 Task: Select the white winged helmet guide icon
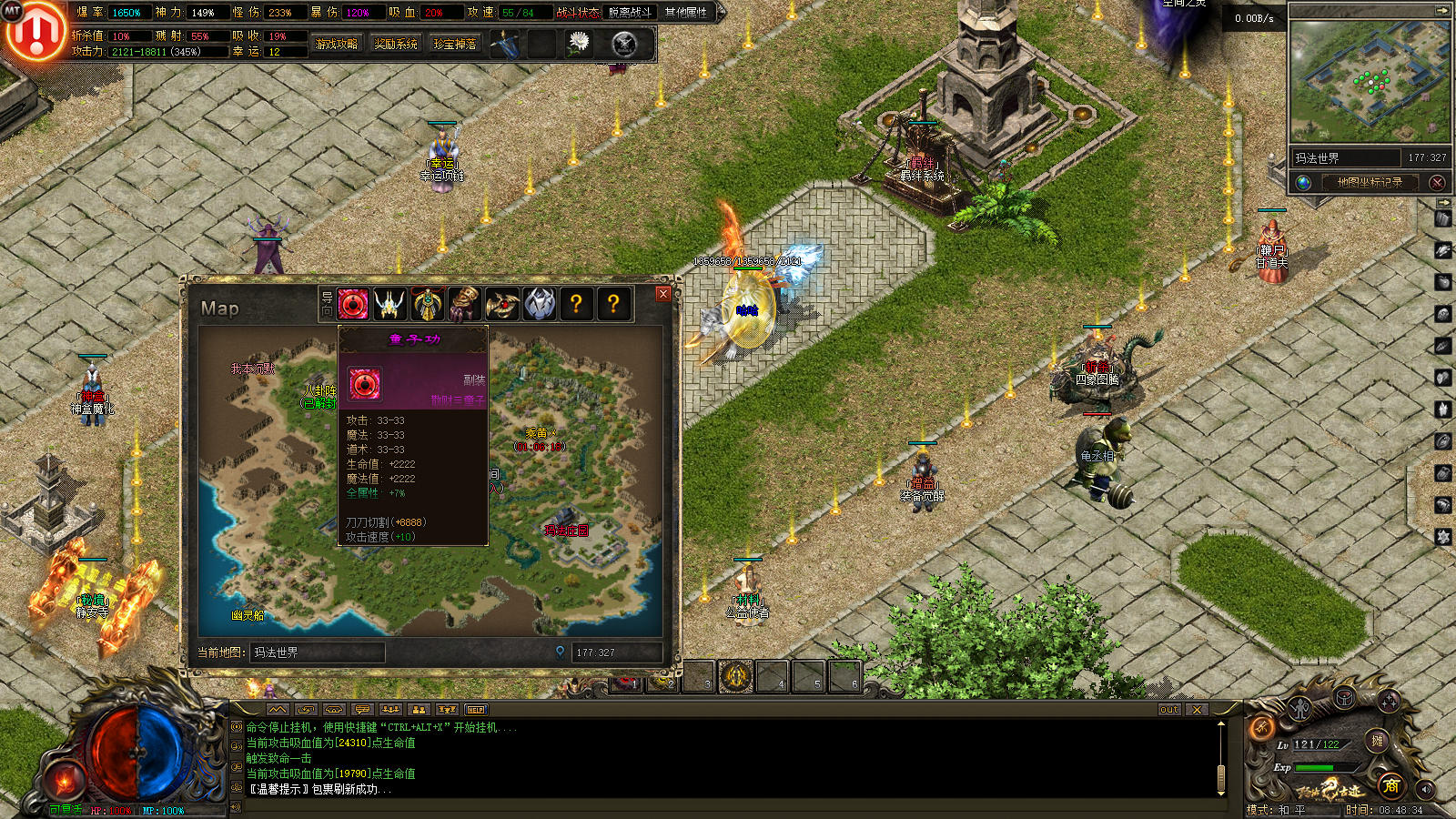tap(390, 304)
